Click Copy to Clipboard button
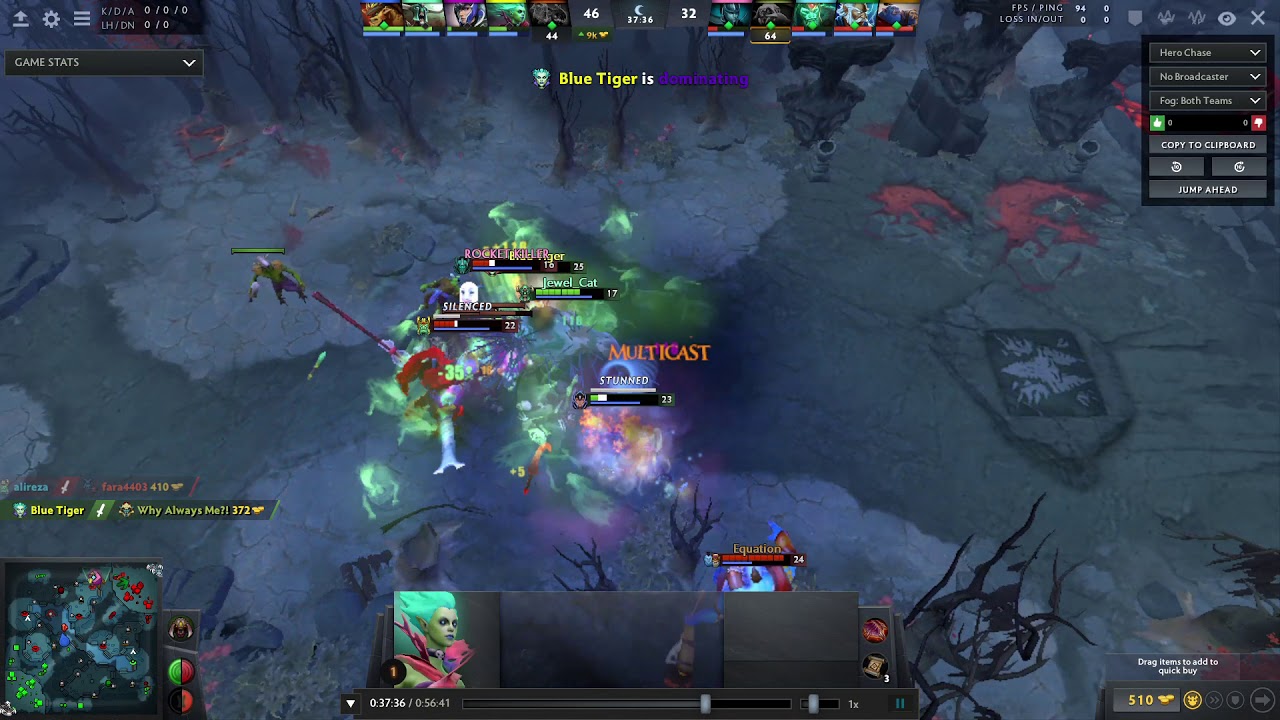1280x720 pixels. tap(1208, 145)
